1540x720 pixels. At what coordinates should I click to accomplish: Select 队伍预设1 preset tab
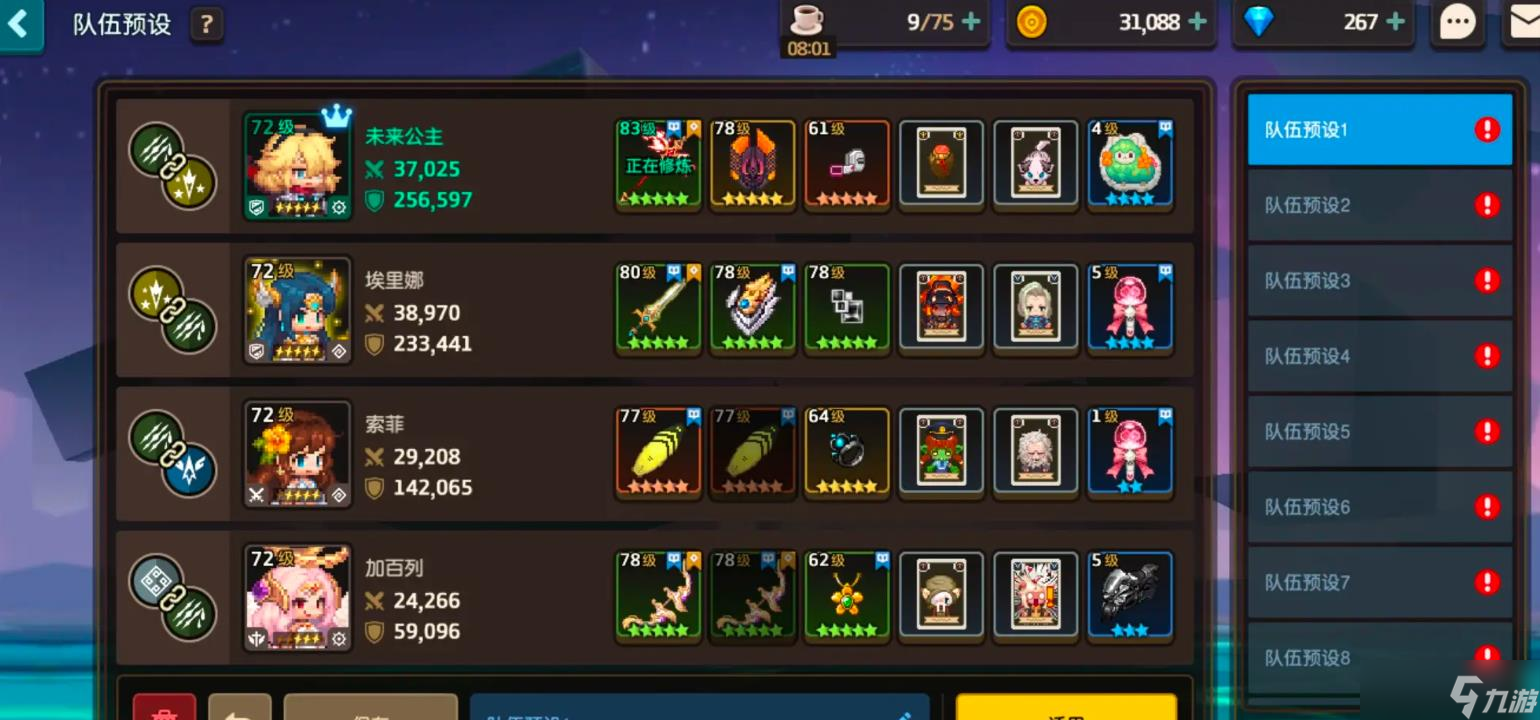pos(1378,130)
